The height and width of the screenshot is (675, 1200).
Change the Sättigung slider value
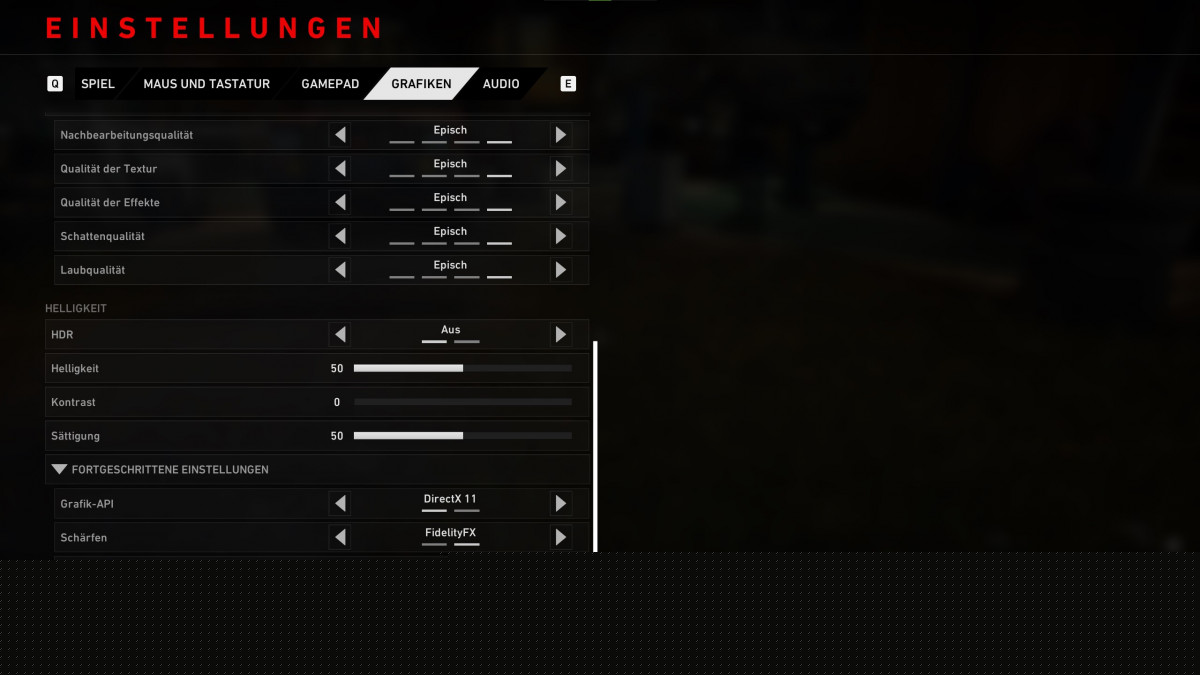tap(463, 436)
